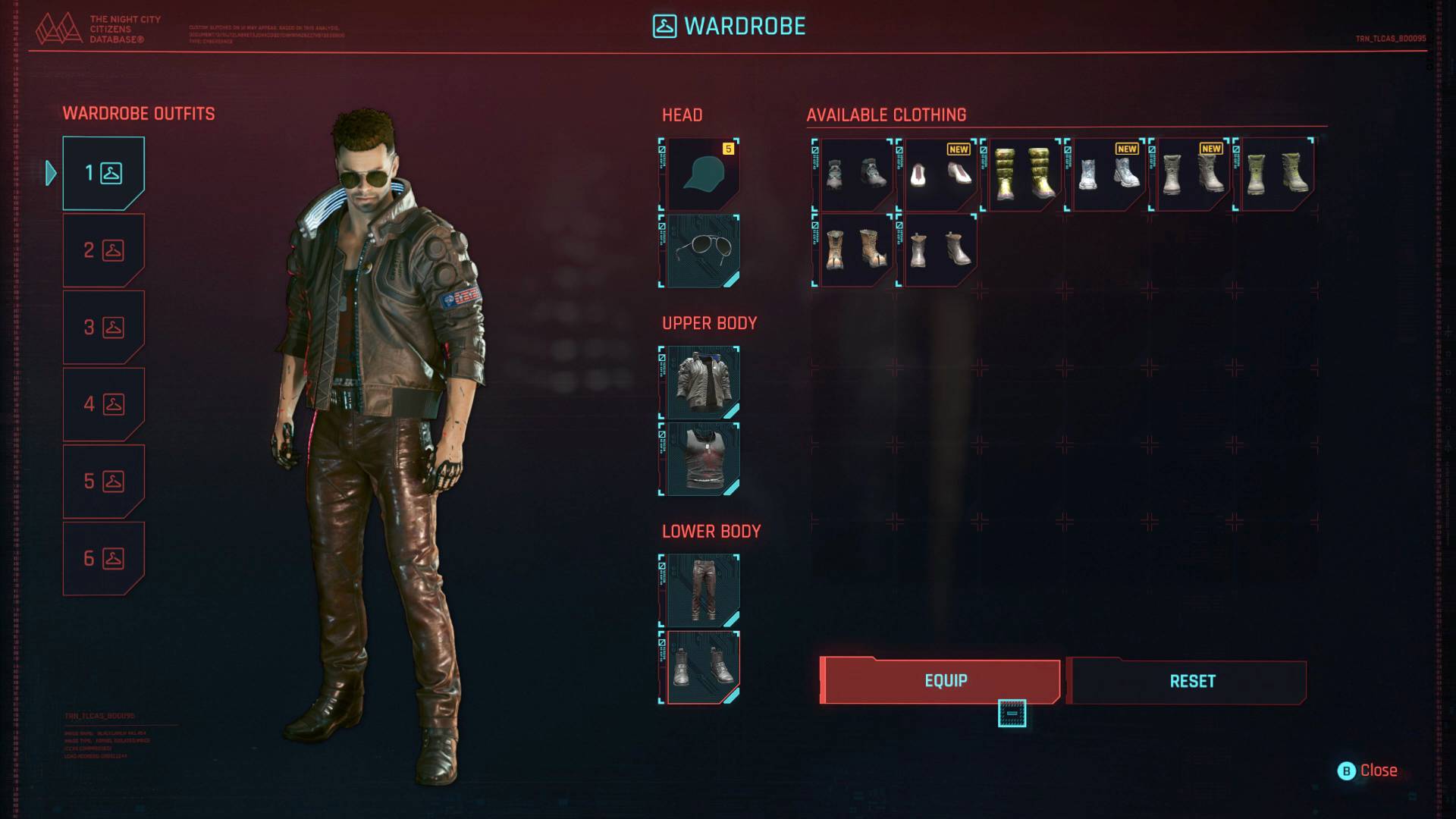The width and height of the screenshot is (1456, 819).
Task: Select the leather jacket outer torso slot
Action: click(x=700, y=382)
